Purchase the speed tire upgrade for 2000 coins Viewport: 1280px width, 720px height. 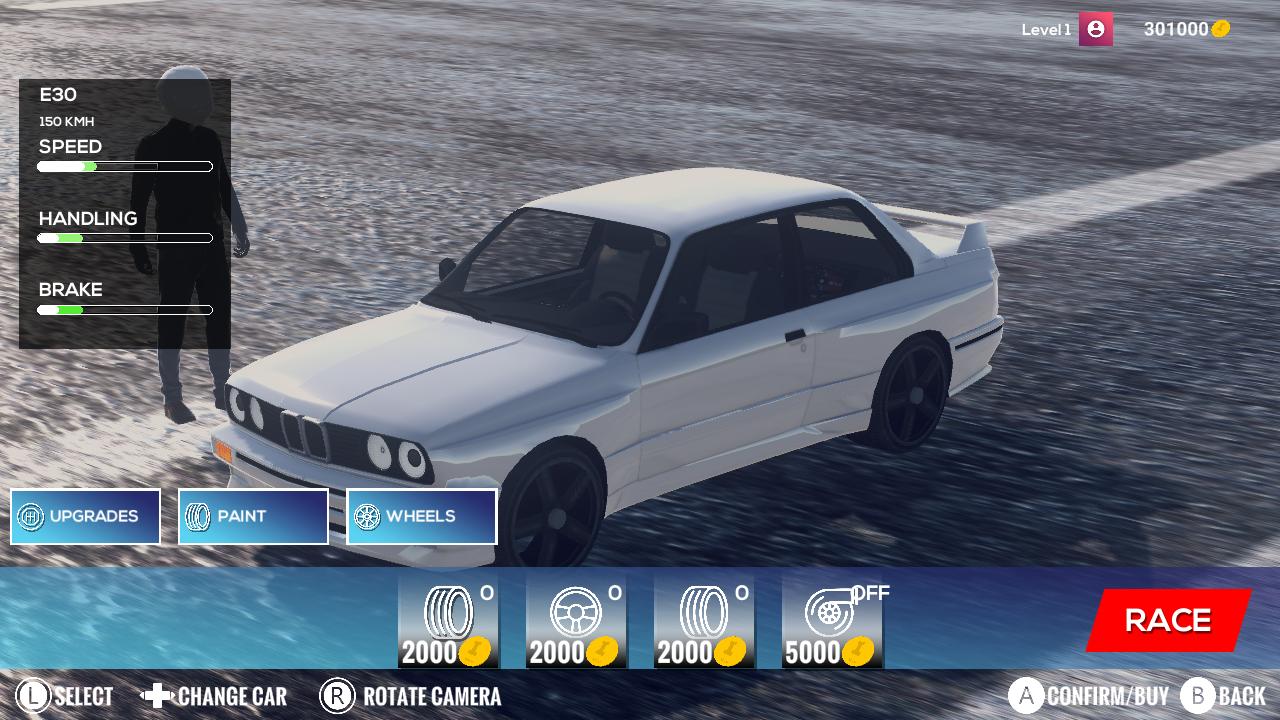[447, 620]
